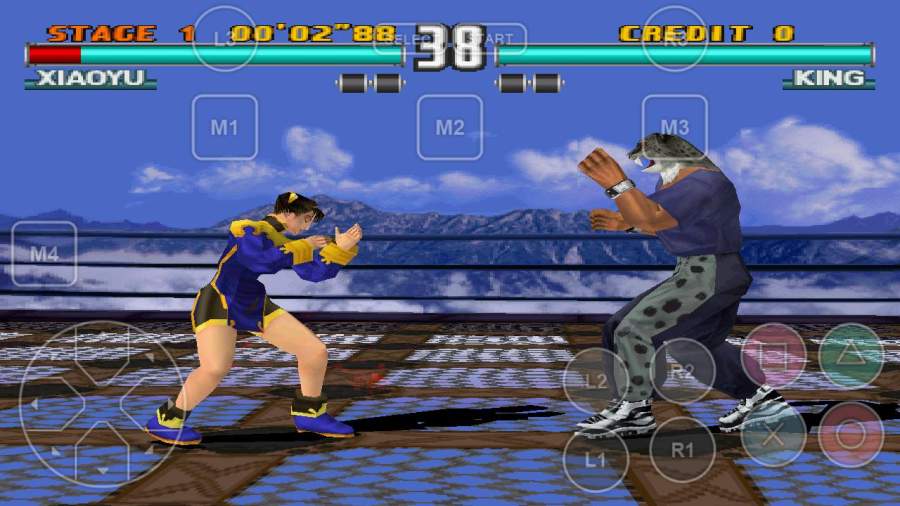Tap the virtual D-pad down arrow
900x506 pixels.
(x=101, y=456)
